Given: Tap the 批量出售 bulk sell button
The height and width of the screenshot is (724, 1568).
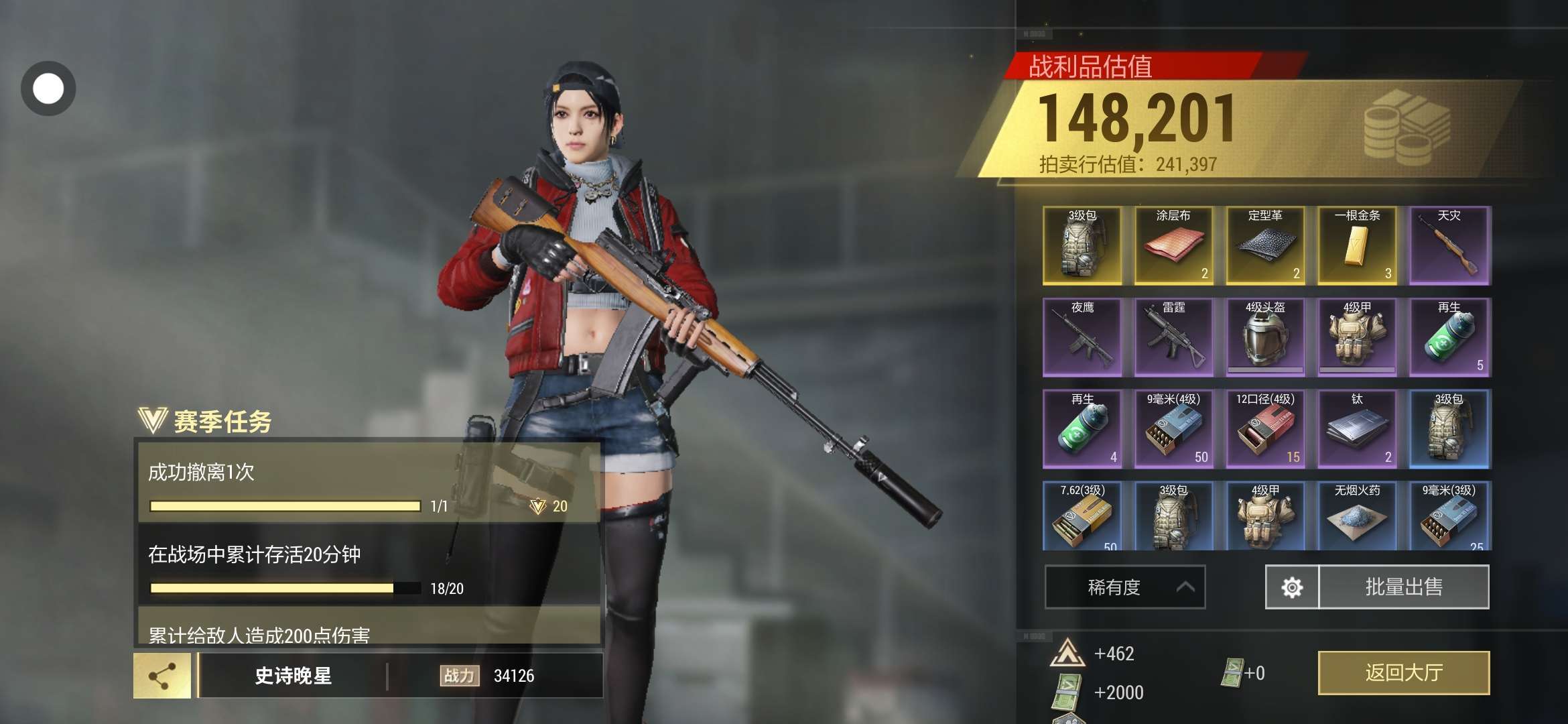Looking at the screenshot, I should (1403, 587).
